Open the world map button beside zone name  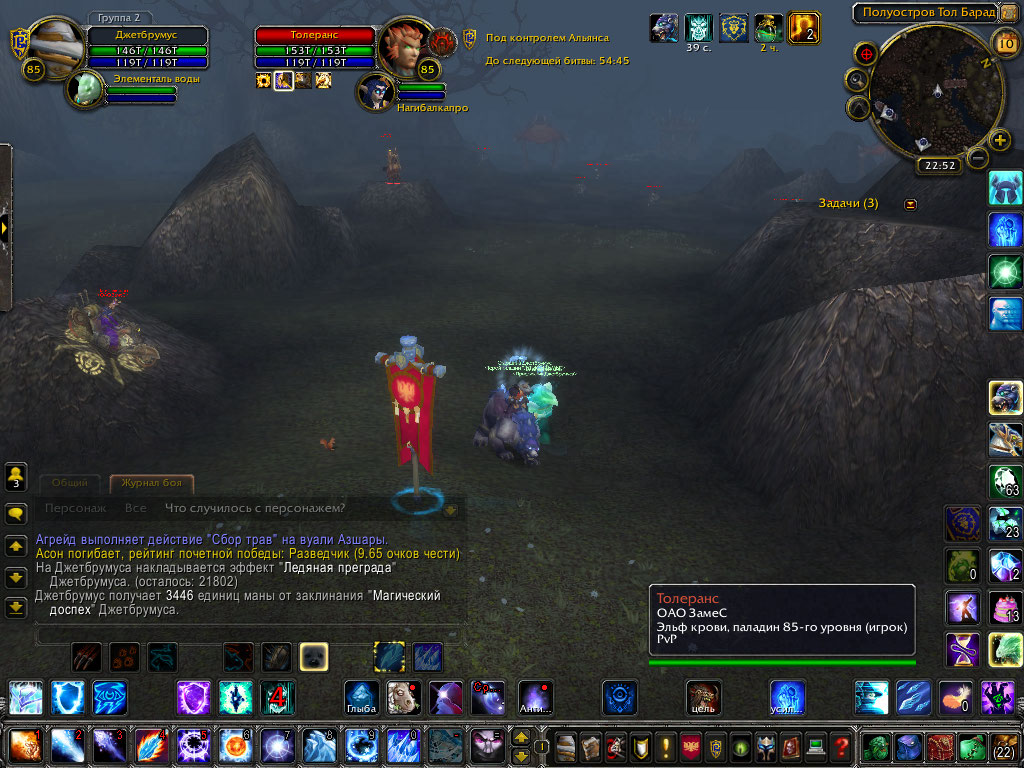1010,13
